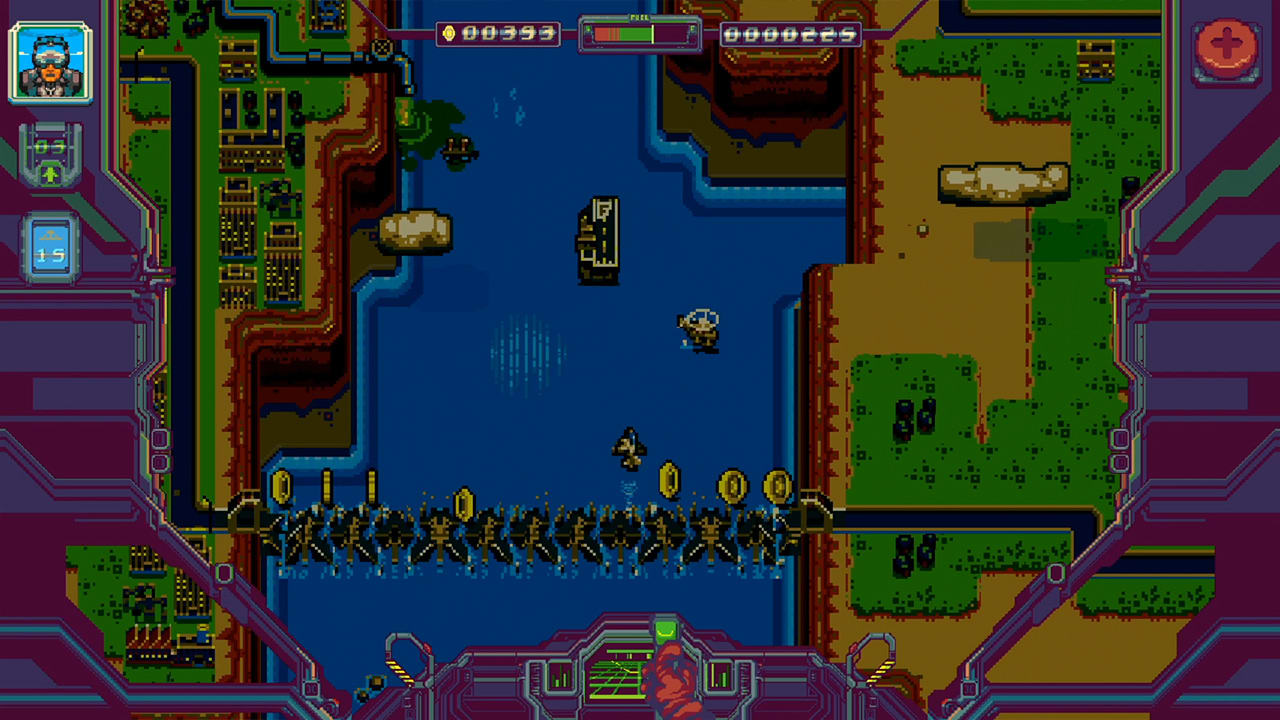The height and width of the screenshot is (720, 1280).
Task: Expand the ammo counter panel showing 03
Action: click(x=50, y=148)
